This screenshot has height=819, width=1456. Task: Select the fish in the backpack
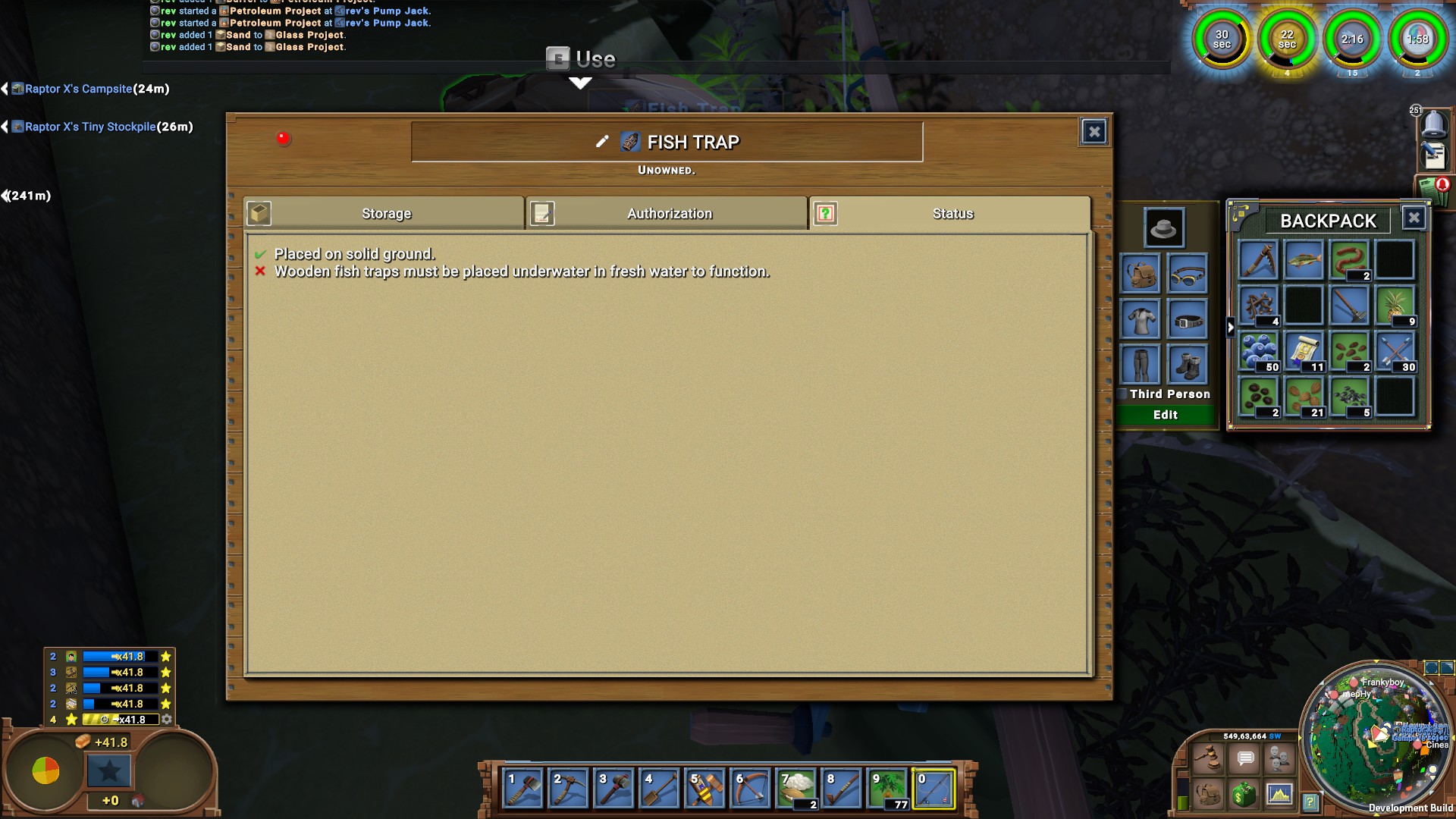pos(1304,261)
